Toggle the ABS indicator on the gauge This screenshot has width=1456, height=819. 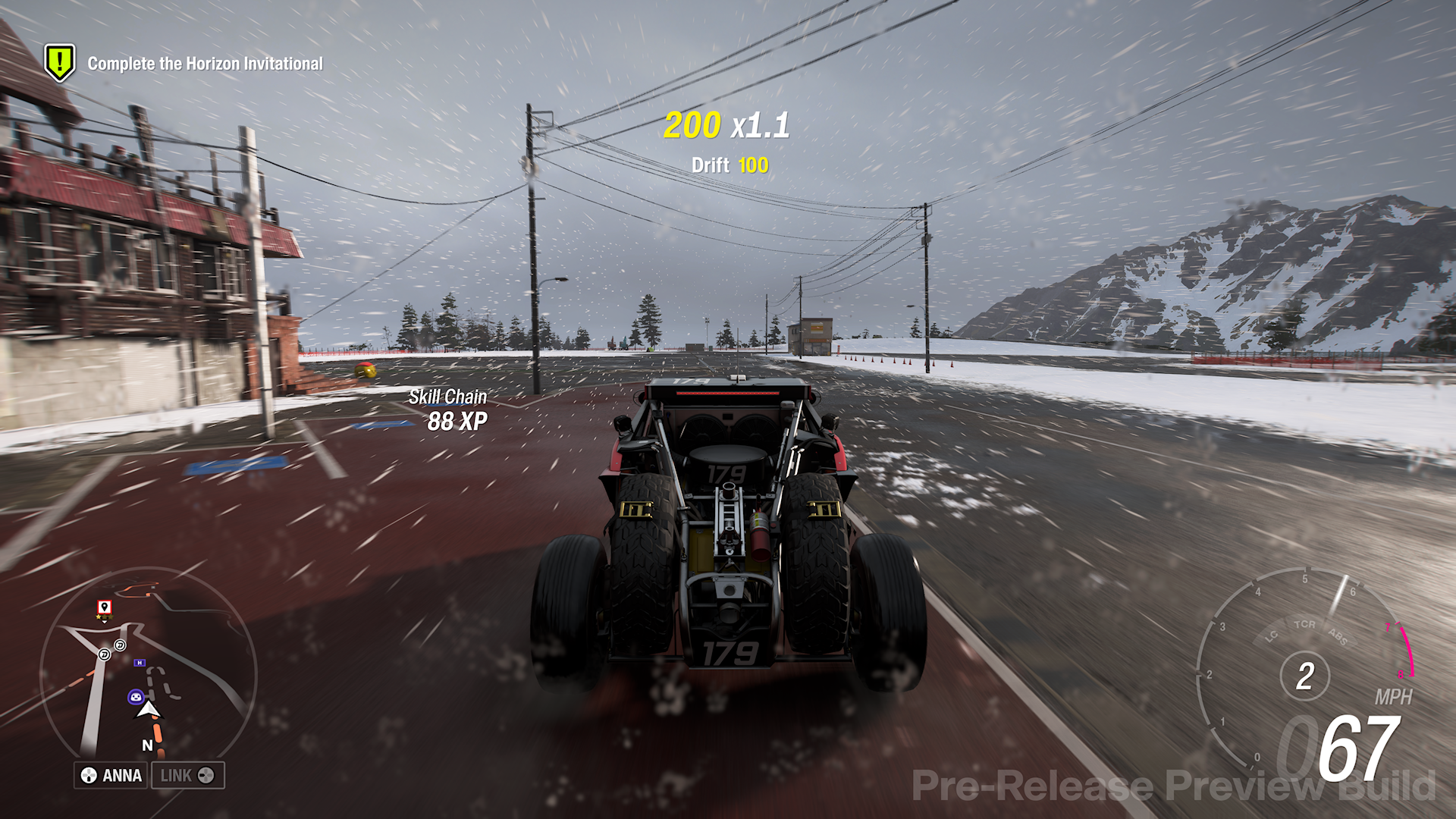point(1338,635)
